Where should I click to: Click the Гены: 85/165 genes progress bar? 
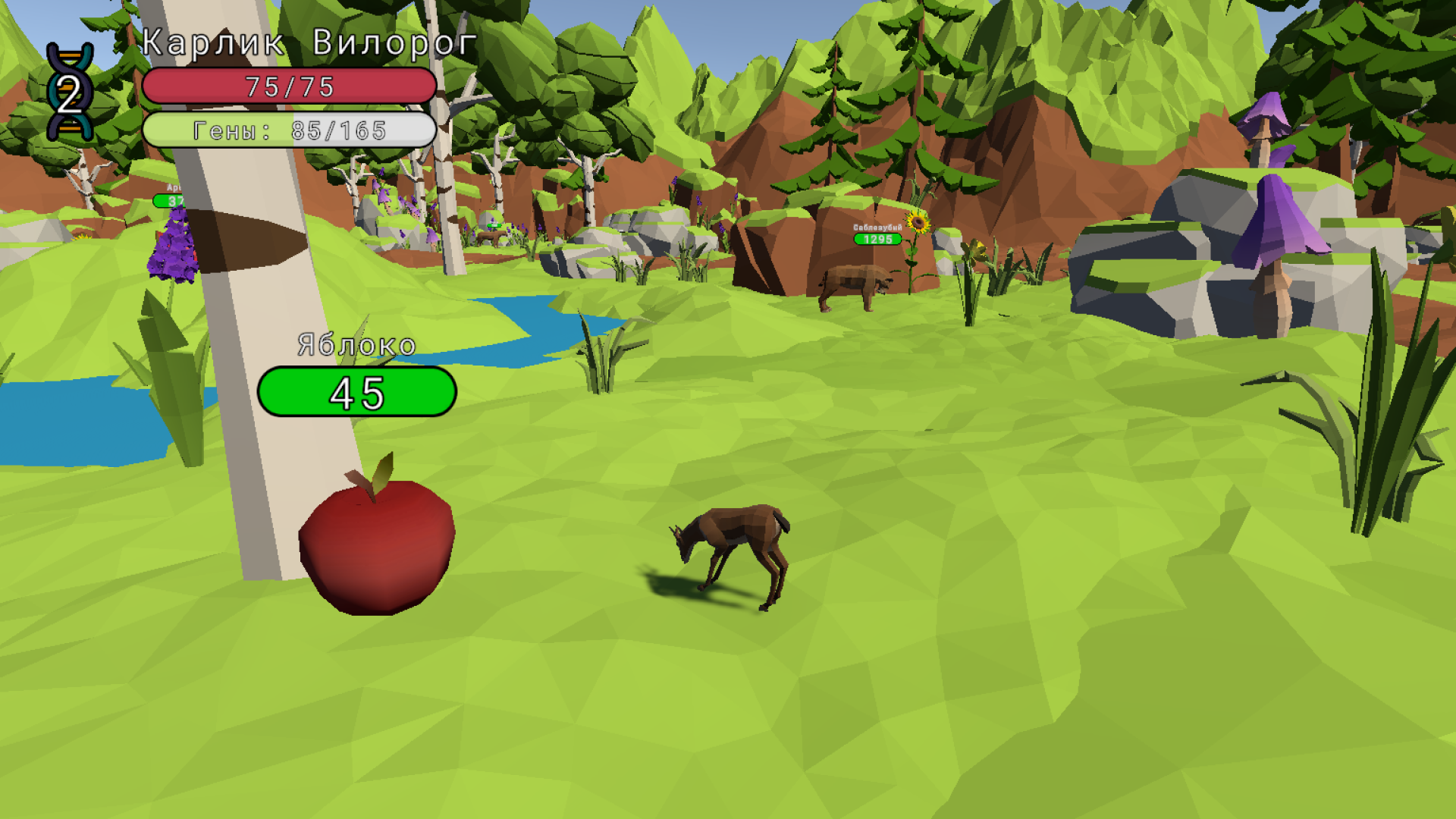point(290,130)
